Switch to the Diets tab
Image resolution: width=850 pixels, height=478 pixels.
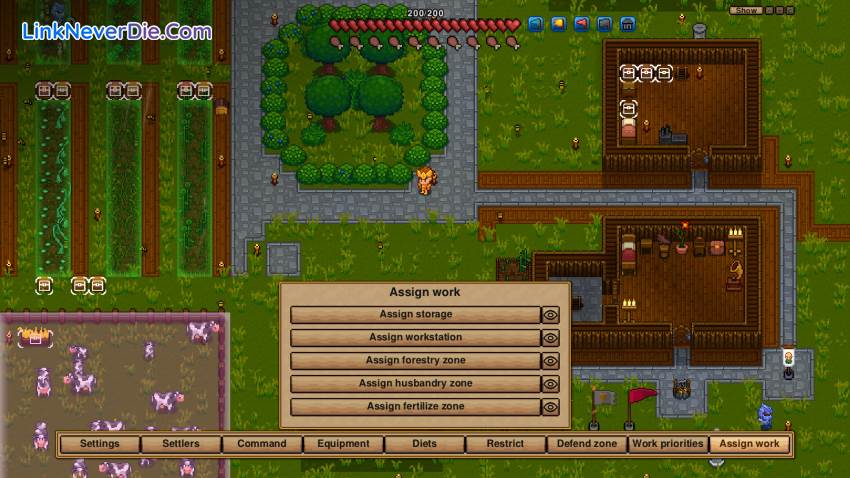(424, 444)
